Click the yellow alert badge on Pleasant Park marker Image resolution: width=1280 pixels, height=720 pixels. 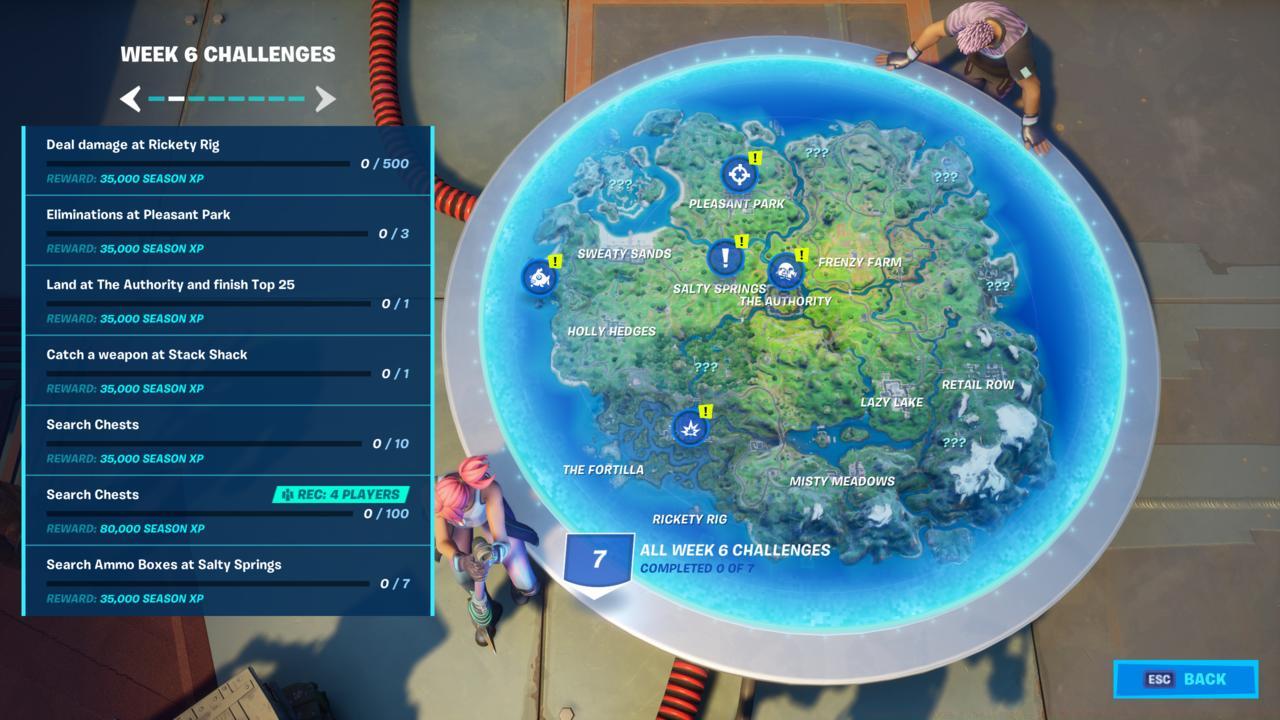tap(757, 156)
